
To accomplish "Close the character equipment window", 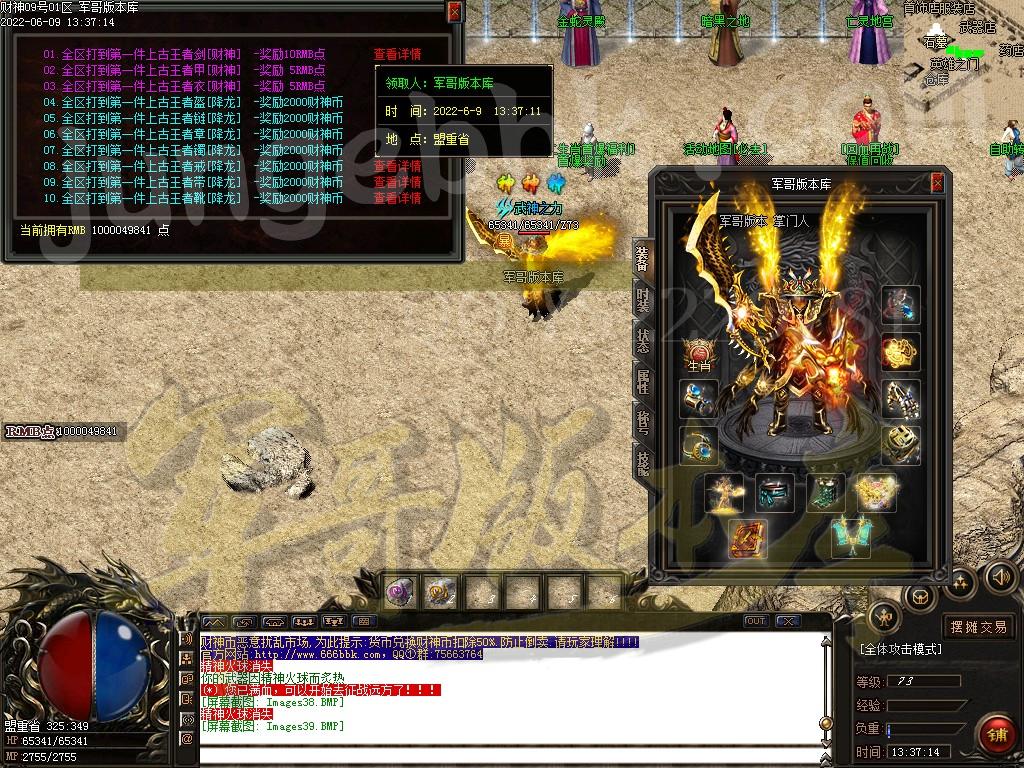I will click(x=937, y=182).
